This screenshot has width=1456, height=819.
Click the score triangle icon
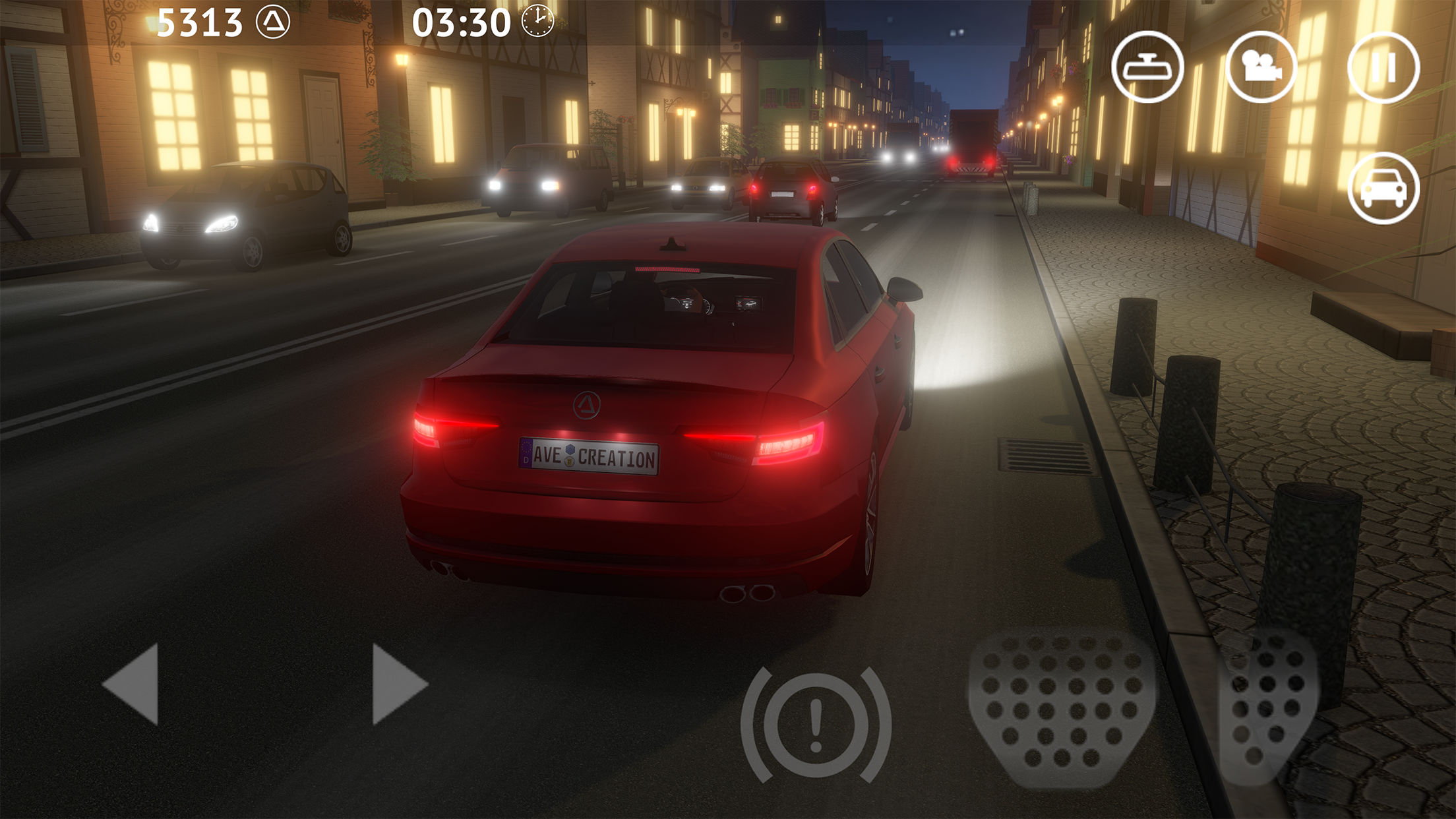(x=274, y=22)
